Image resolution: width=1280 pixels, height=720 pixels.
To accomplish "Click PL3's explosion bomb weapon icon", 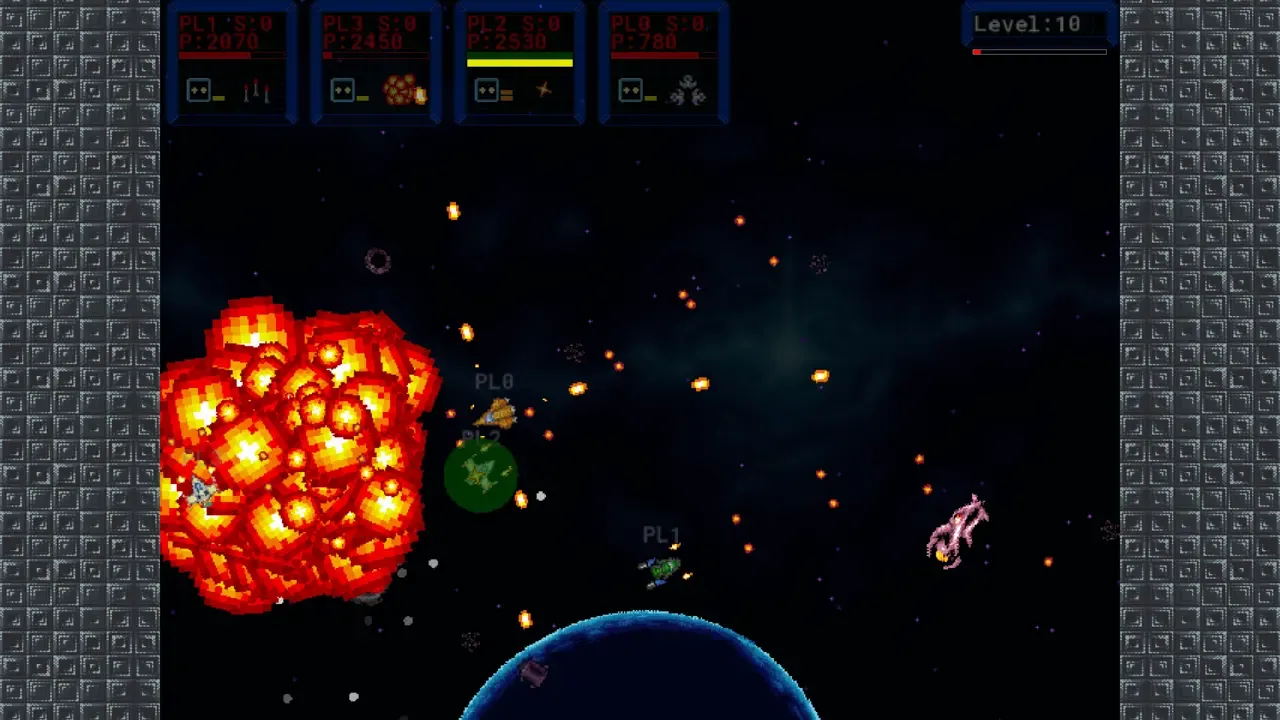I will pos(404,92).
